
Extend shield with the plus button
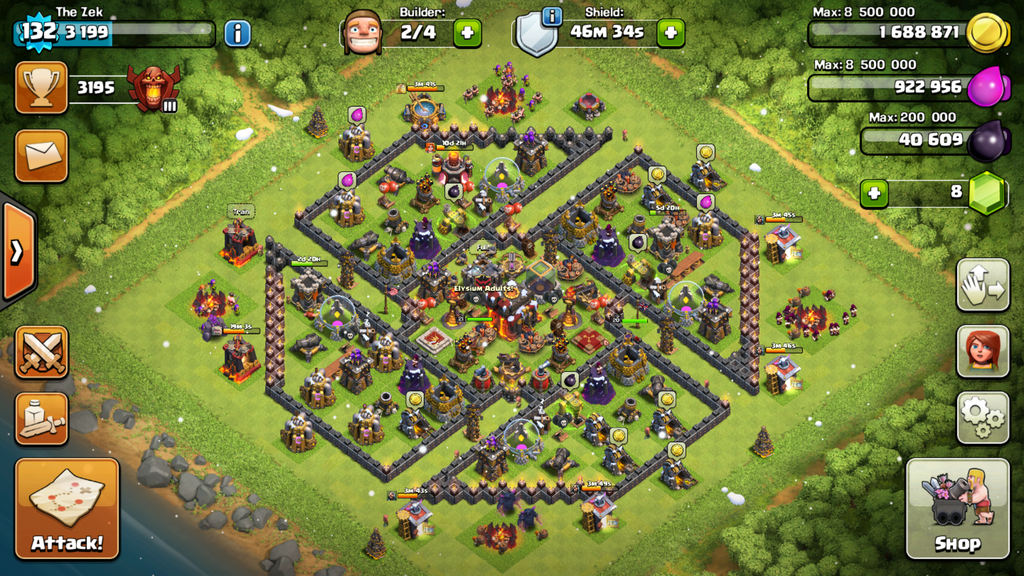pyautogui.click(x=670, y=33)
